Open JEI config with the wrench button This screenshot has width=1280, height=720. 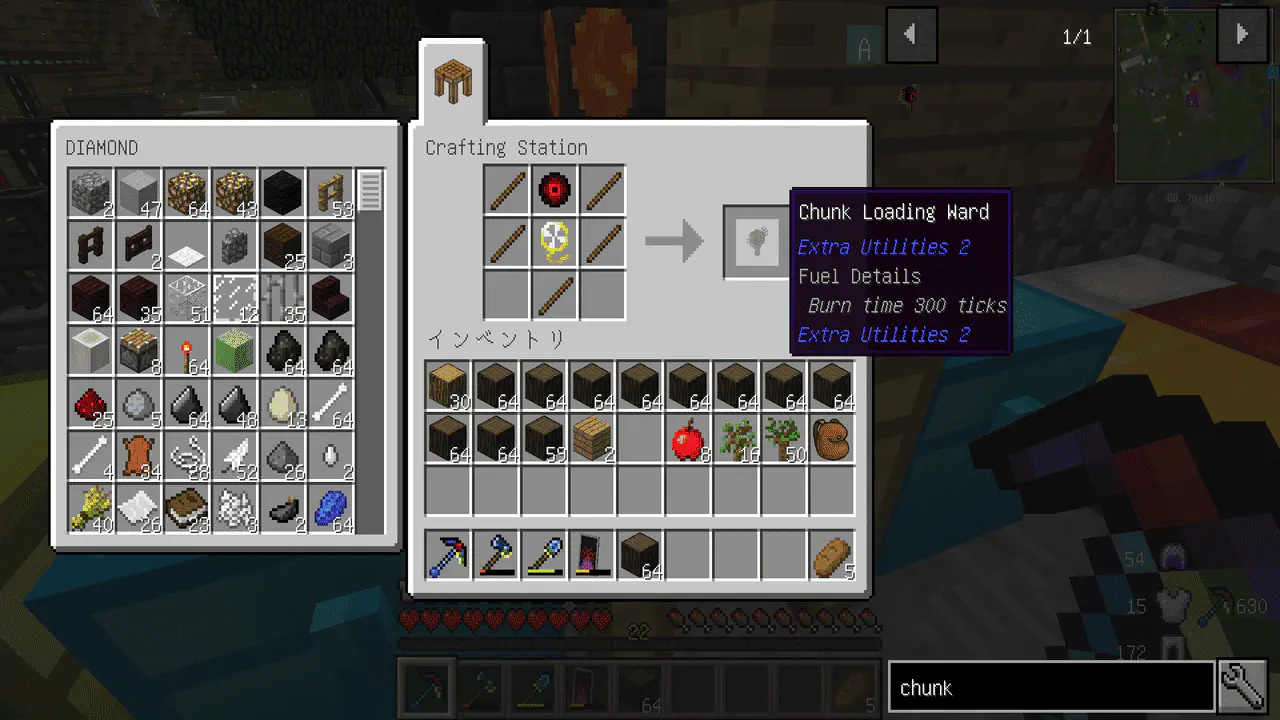[1243, 688]
